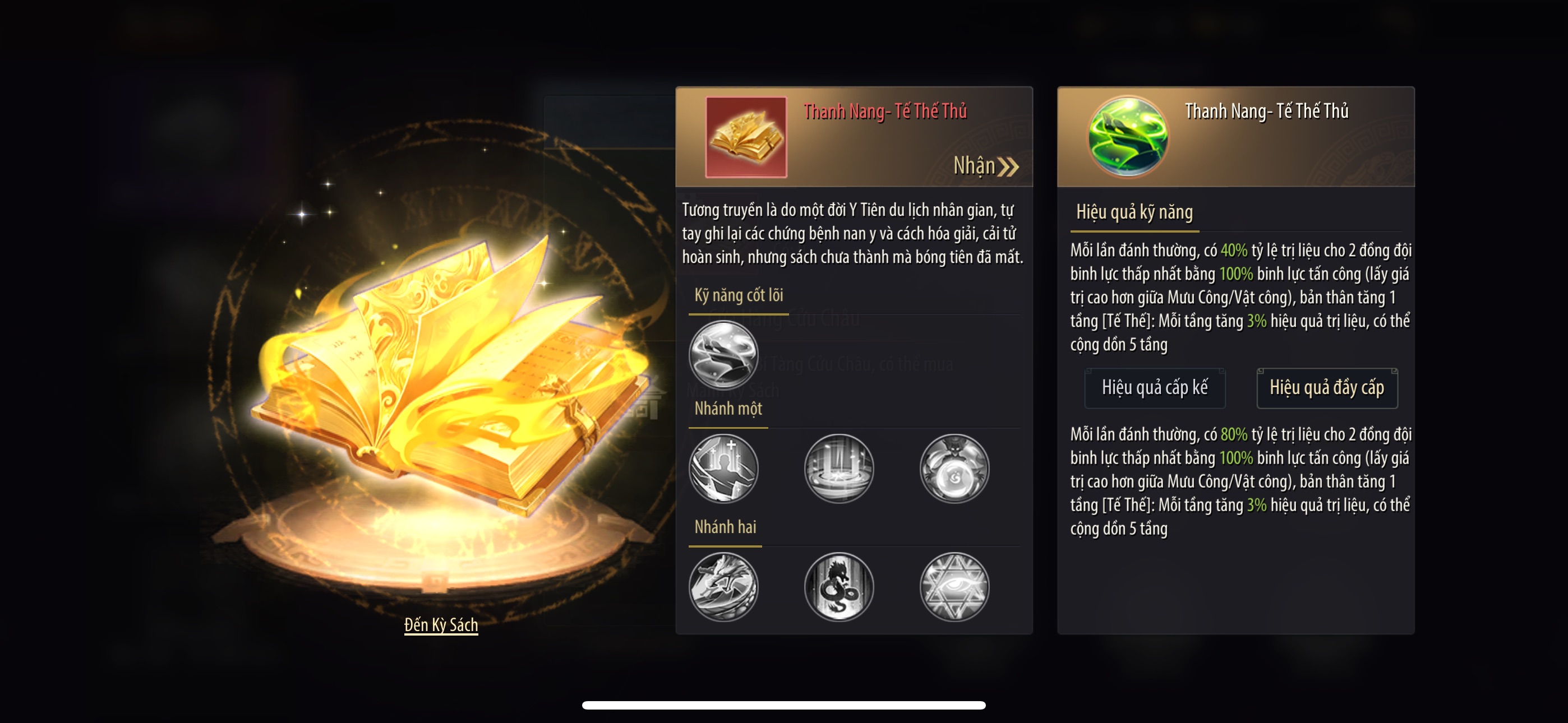Pick the glowing orb skill in Nhánh một
The height and width of the screenshot is (723, 1568).
click(954, 468)
